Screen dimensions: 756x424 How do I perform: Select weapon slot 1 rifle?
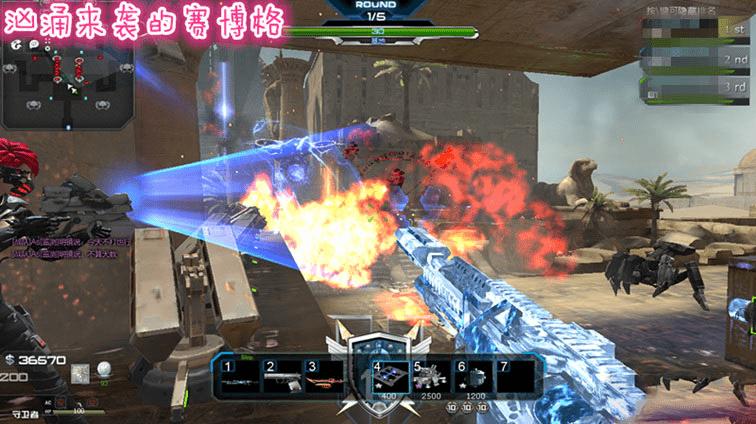tap(238, 379)
